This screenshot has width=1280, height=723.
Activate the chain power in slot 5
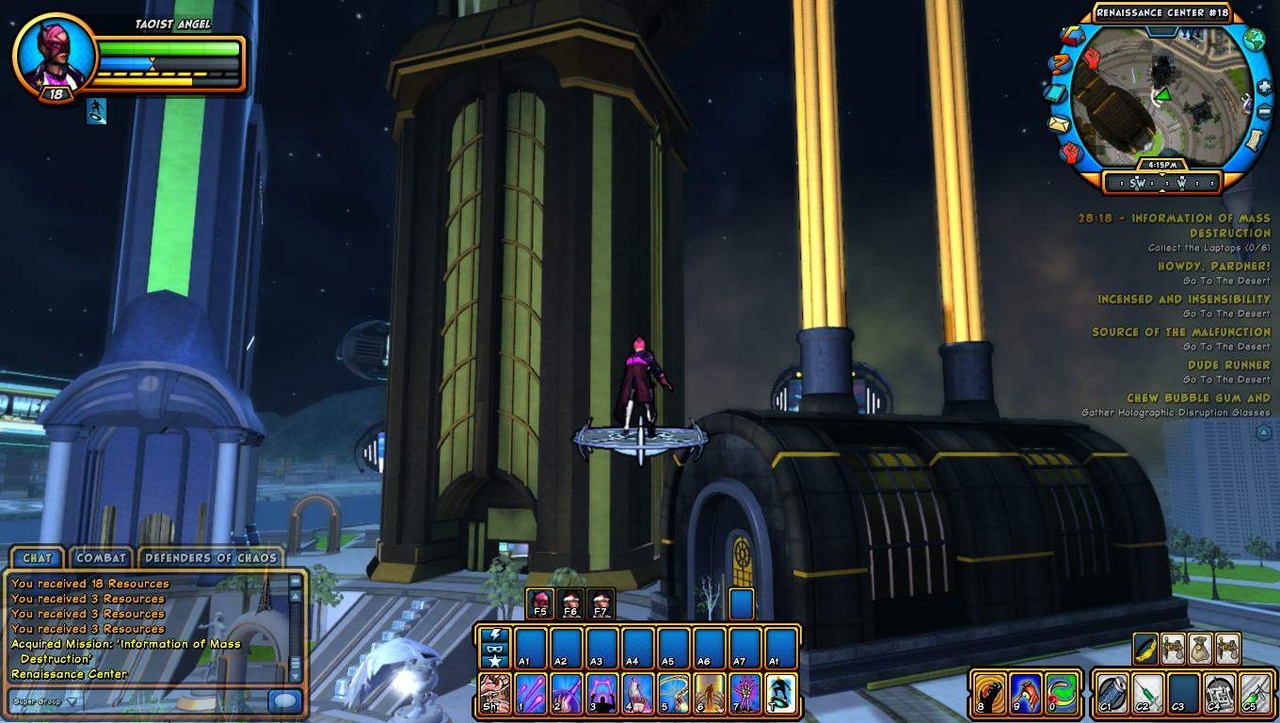point(673,694)
